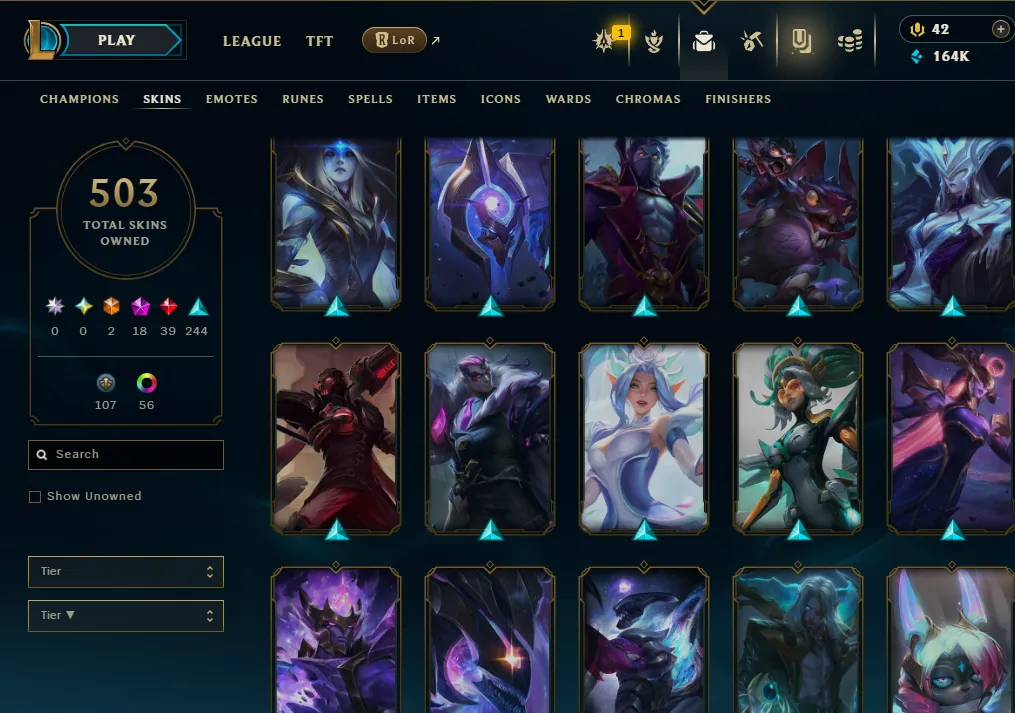Click the plus button beside 42
The width and height of the screenshot is (1015, 713).
[1000, 30]
